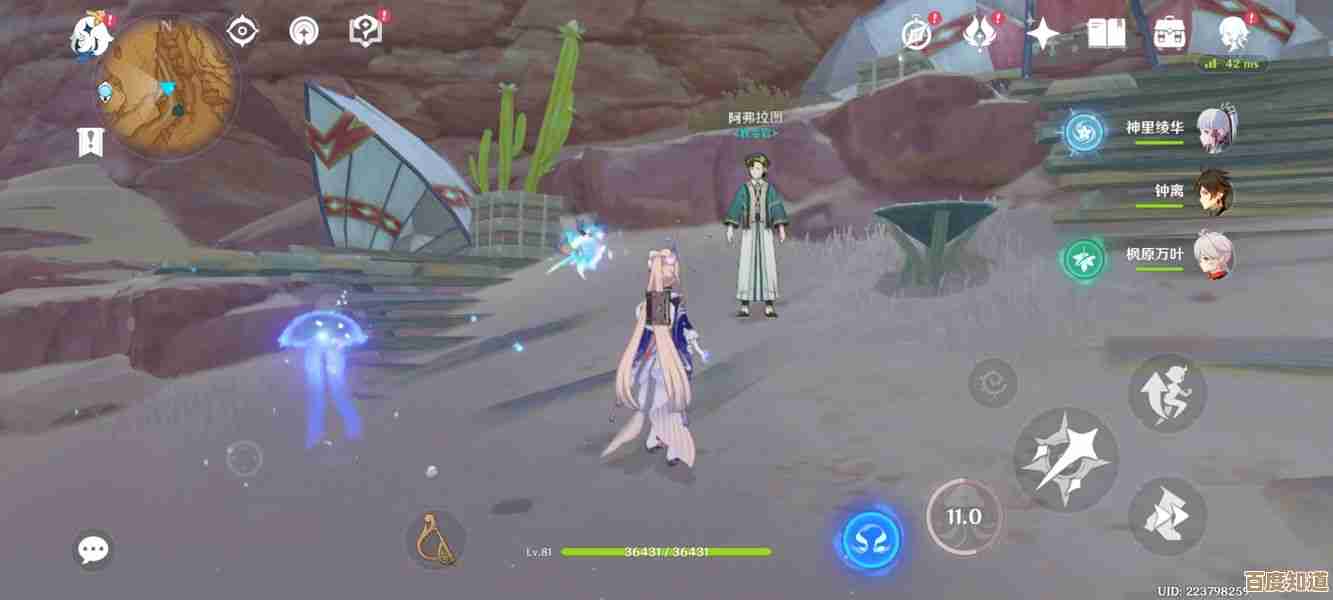The height and width of the screenshot is (600, 1333).
Task: Open the tutorial book icon with alert
Action: pyautogui.click(x=364, y=31)
